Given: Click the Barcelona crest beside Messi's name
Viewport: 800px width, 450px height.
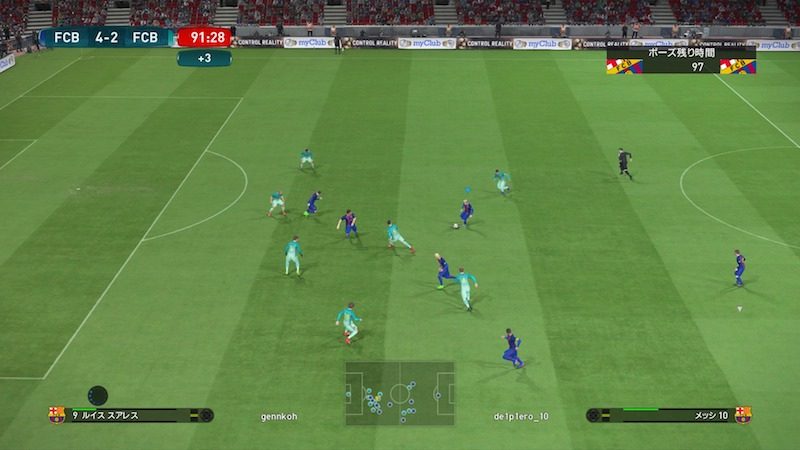Looking at the screenshot, I should pyautogui.click(x=743, y=415).
